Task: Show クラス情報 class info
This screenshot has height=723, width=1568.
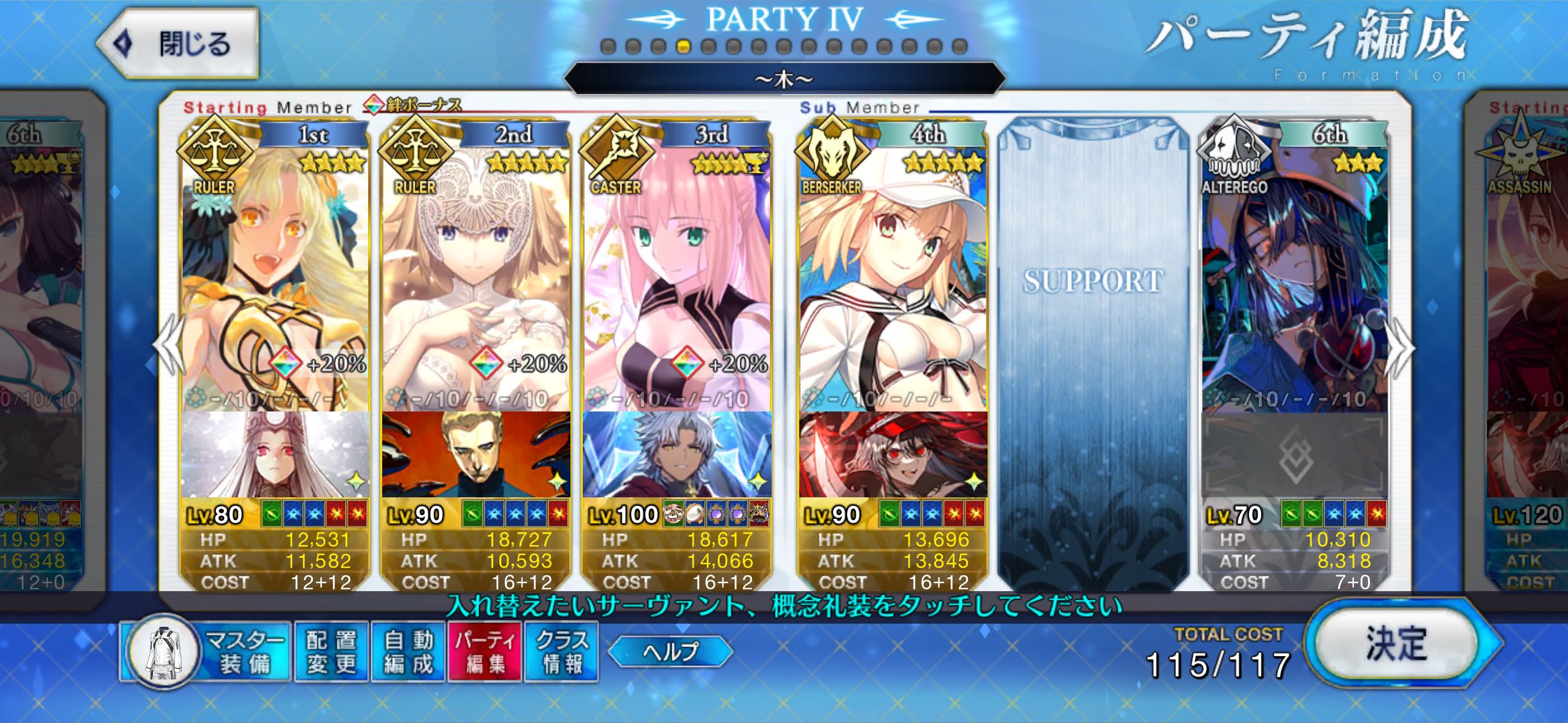Action: (561, 652)
